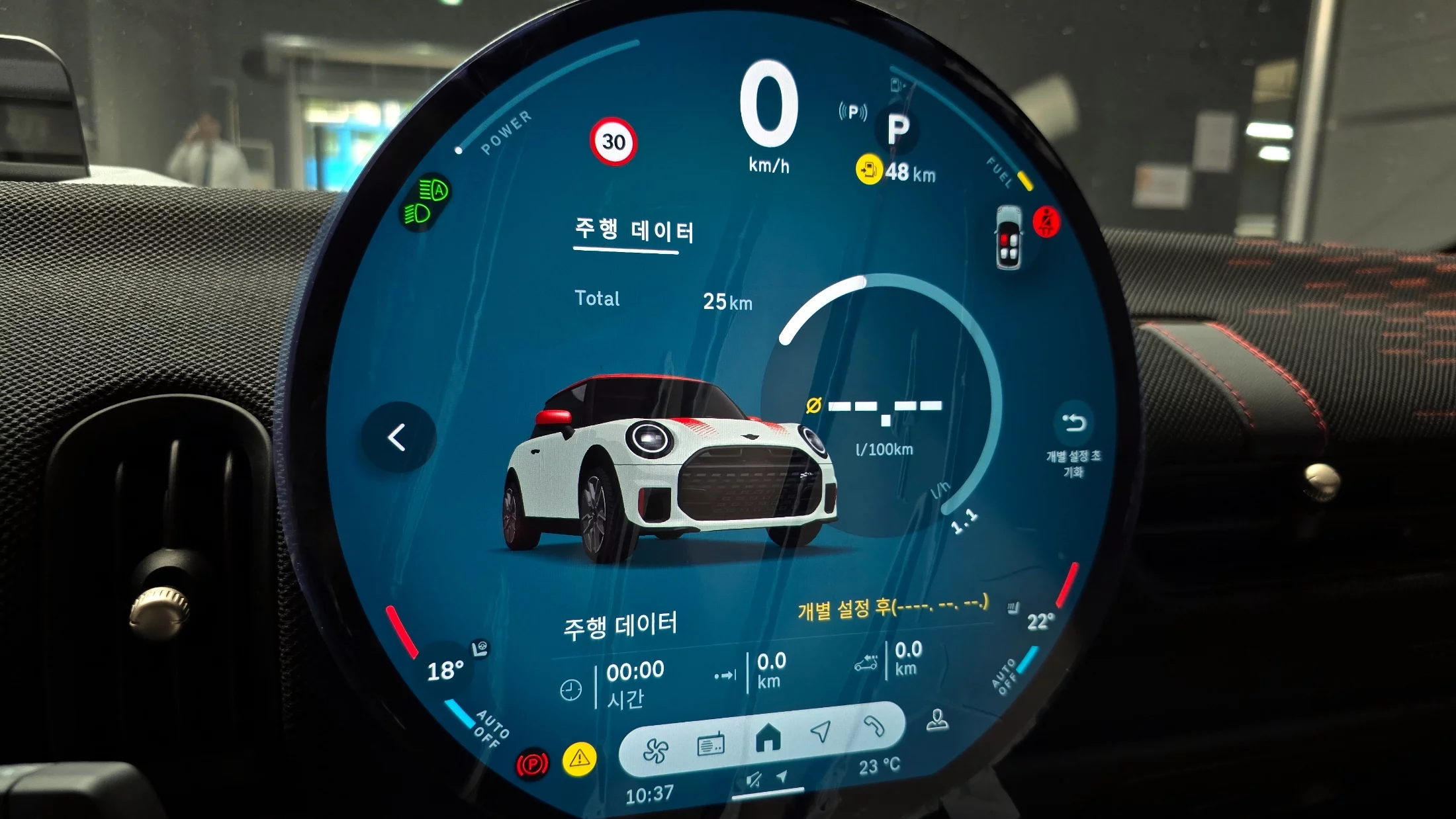The image size is (1456, 819).
Task: Open the radio media icon
Action: [x=711, y=746]
